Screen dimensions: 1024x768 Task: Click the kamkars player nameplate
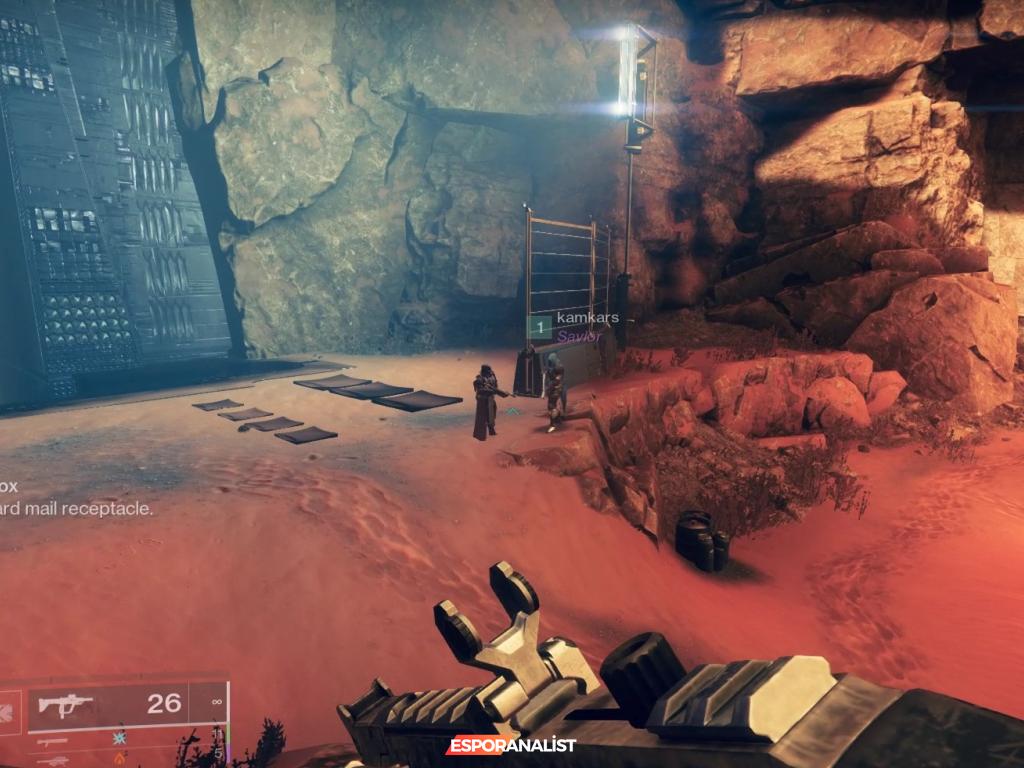click(587, 318)
